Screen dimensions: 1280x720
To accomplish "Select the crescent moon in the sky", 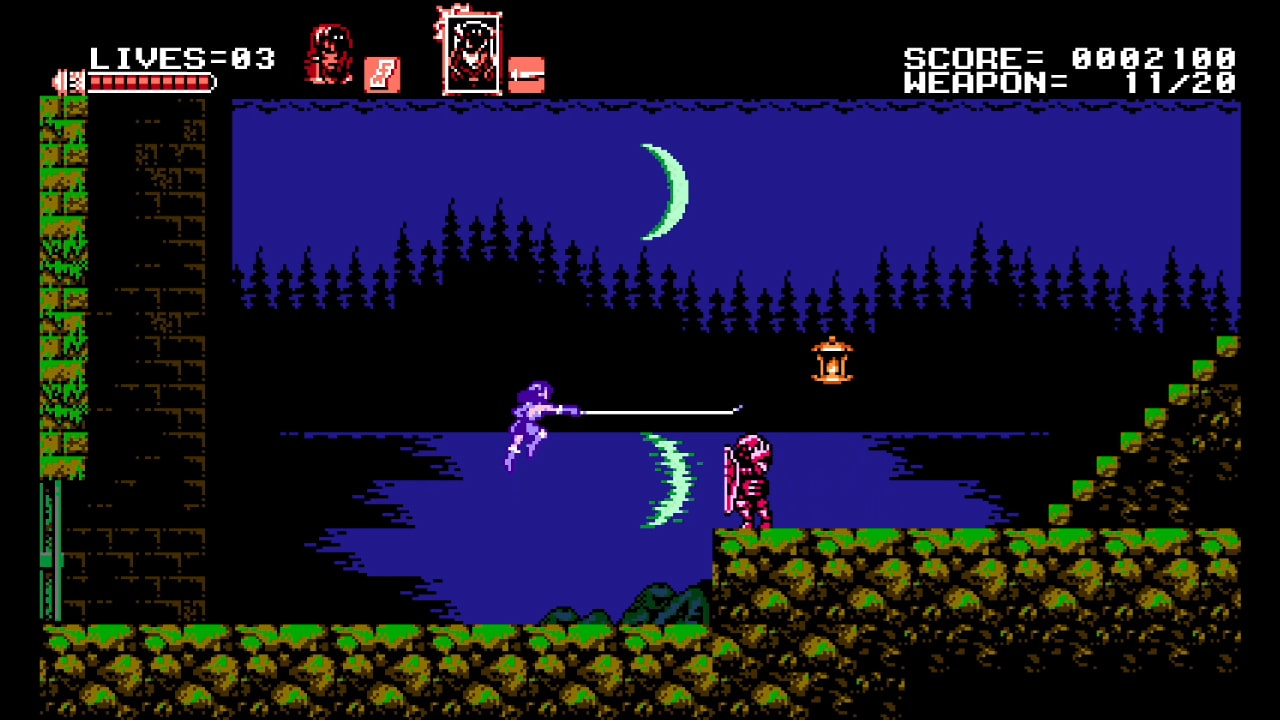I will click(664, 190).
